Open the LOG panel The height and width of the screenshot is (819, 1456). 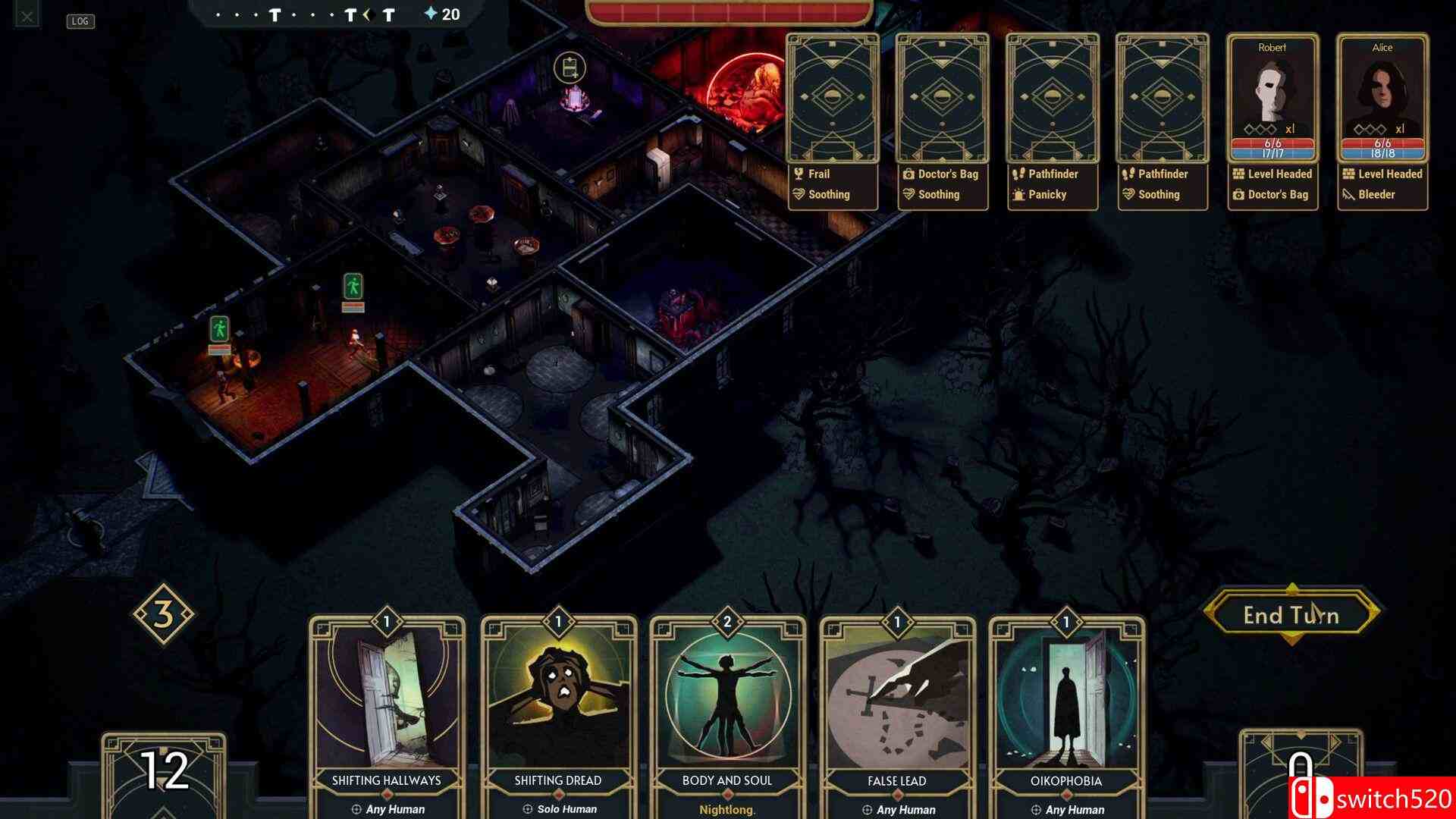[81, 21]
